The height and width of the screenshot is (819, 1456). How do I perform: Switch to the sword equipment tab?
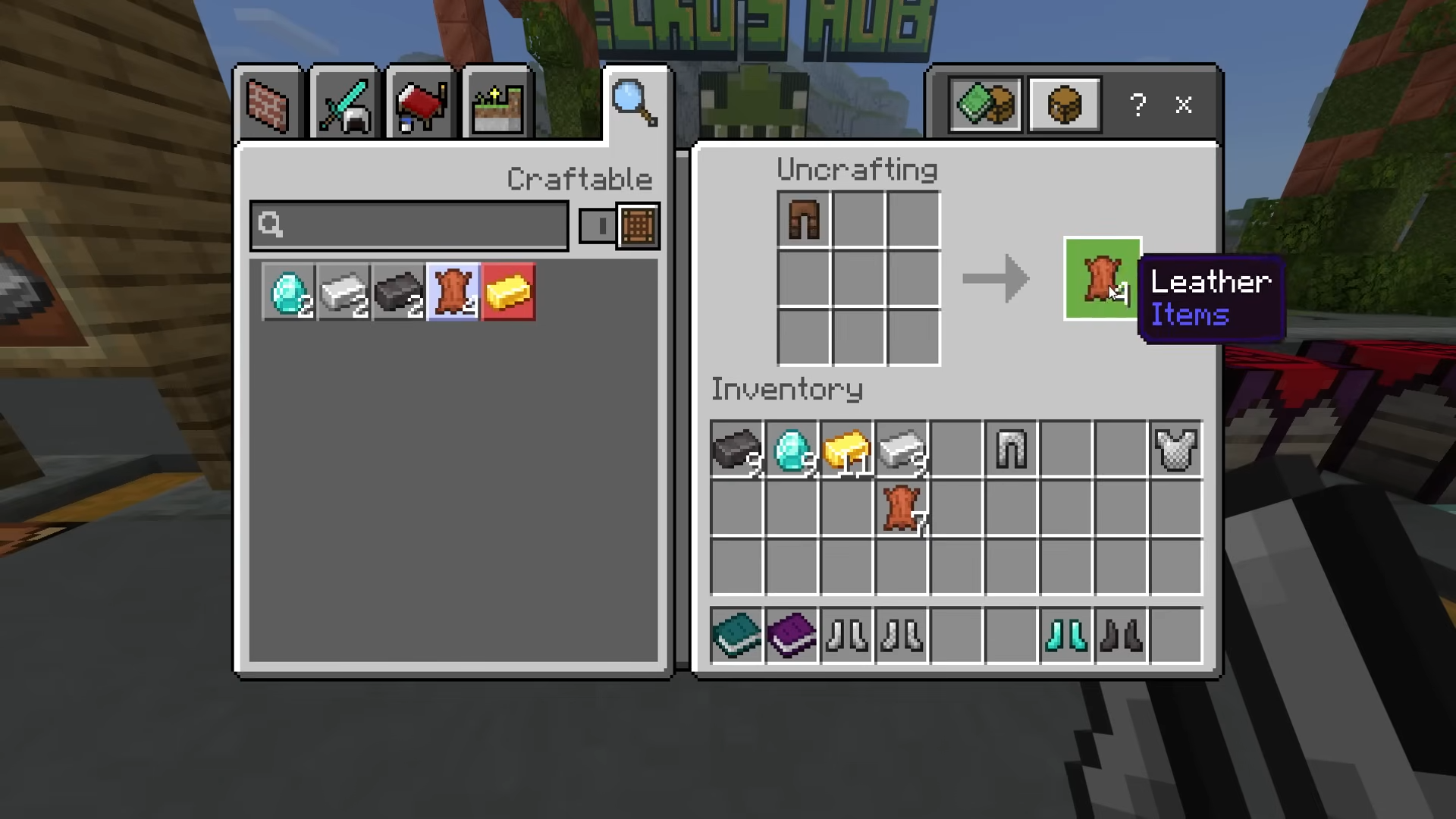[x=345, y=104]
